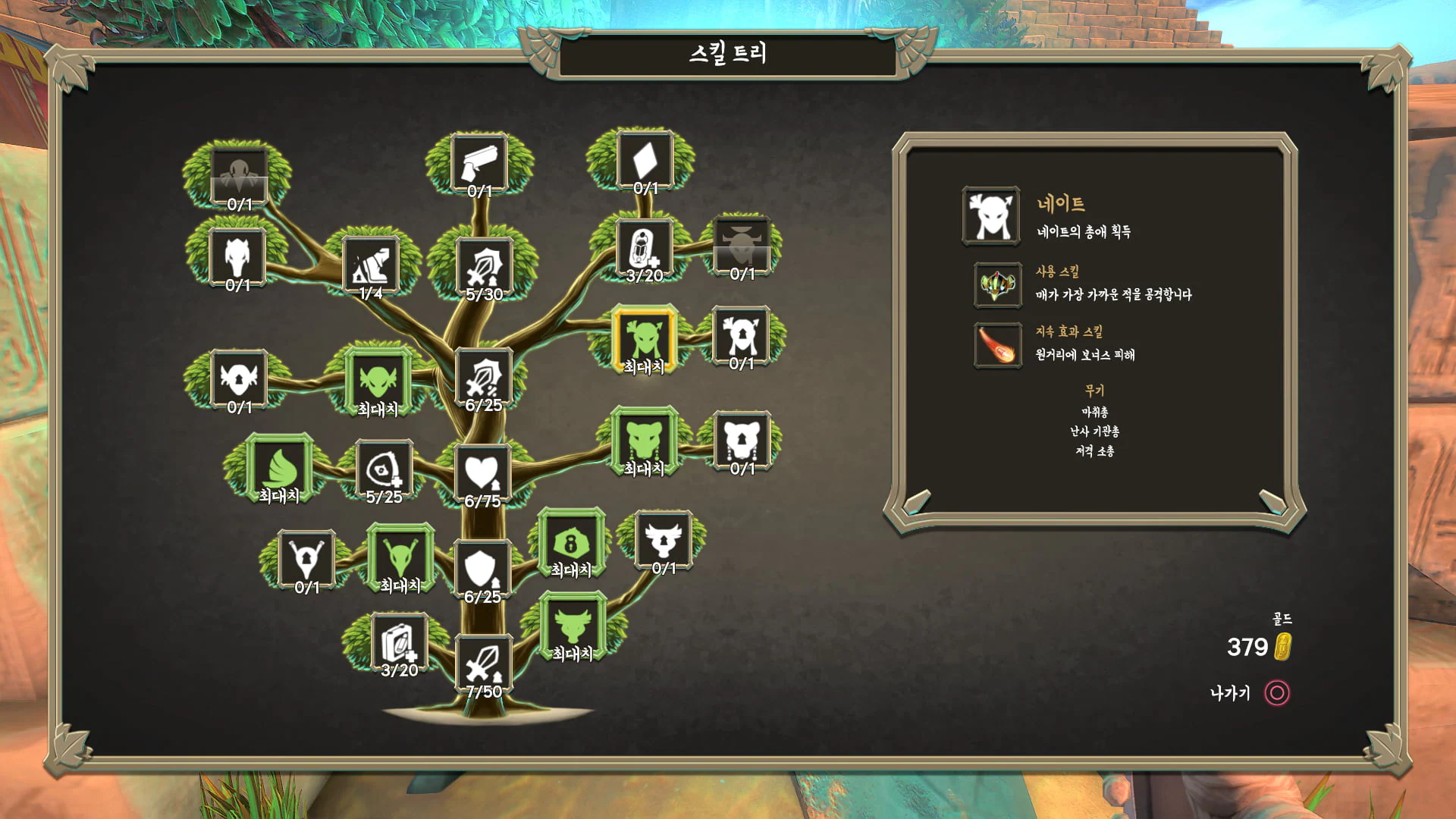Screen dimensions: 1456x819
Task: Select the diamond-shaped skill node
Action: 645,162
